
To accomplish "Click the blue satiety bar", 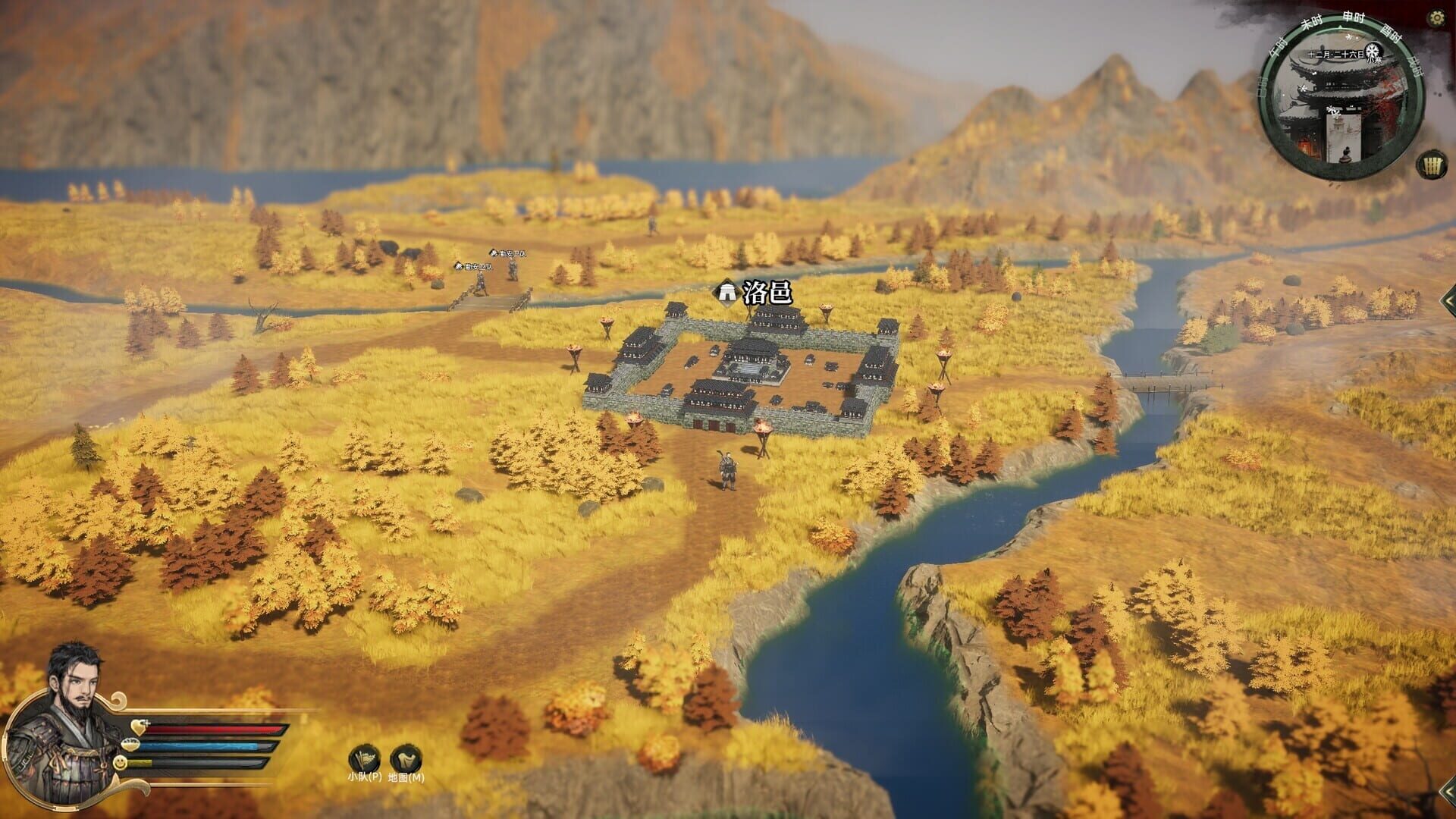I will [204, 745].
